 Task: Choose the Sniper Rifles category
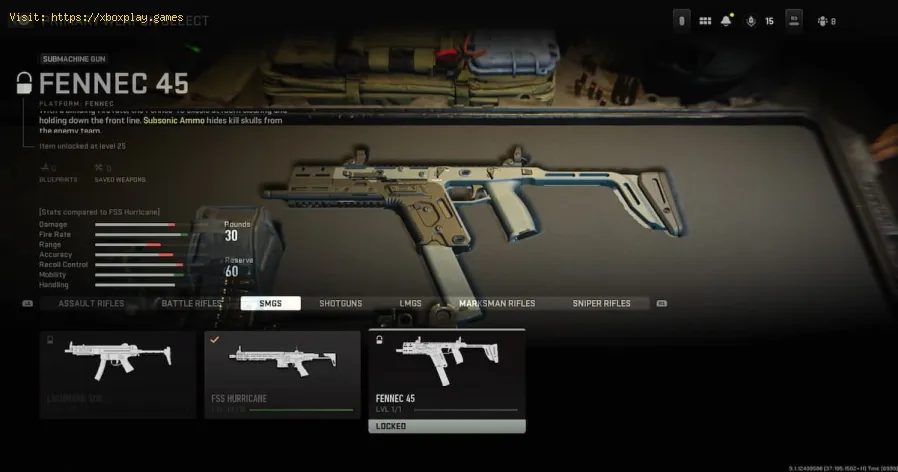coord(602,303)
